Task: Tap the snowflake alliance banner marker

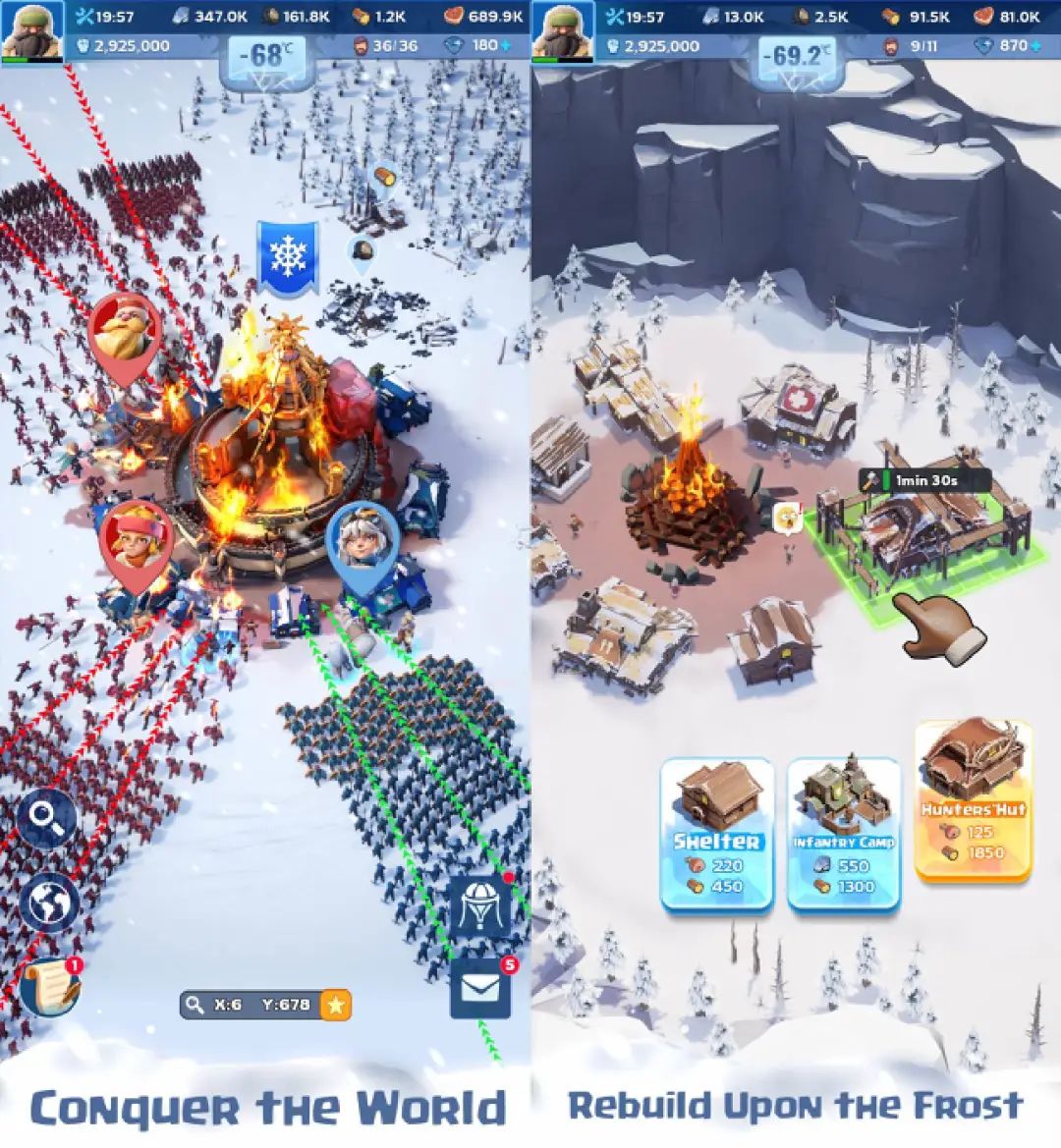Action: [x=287, y=257]
